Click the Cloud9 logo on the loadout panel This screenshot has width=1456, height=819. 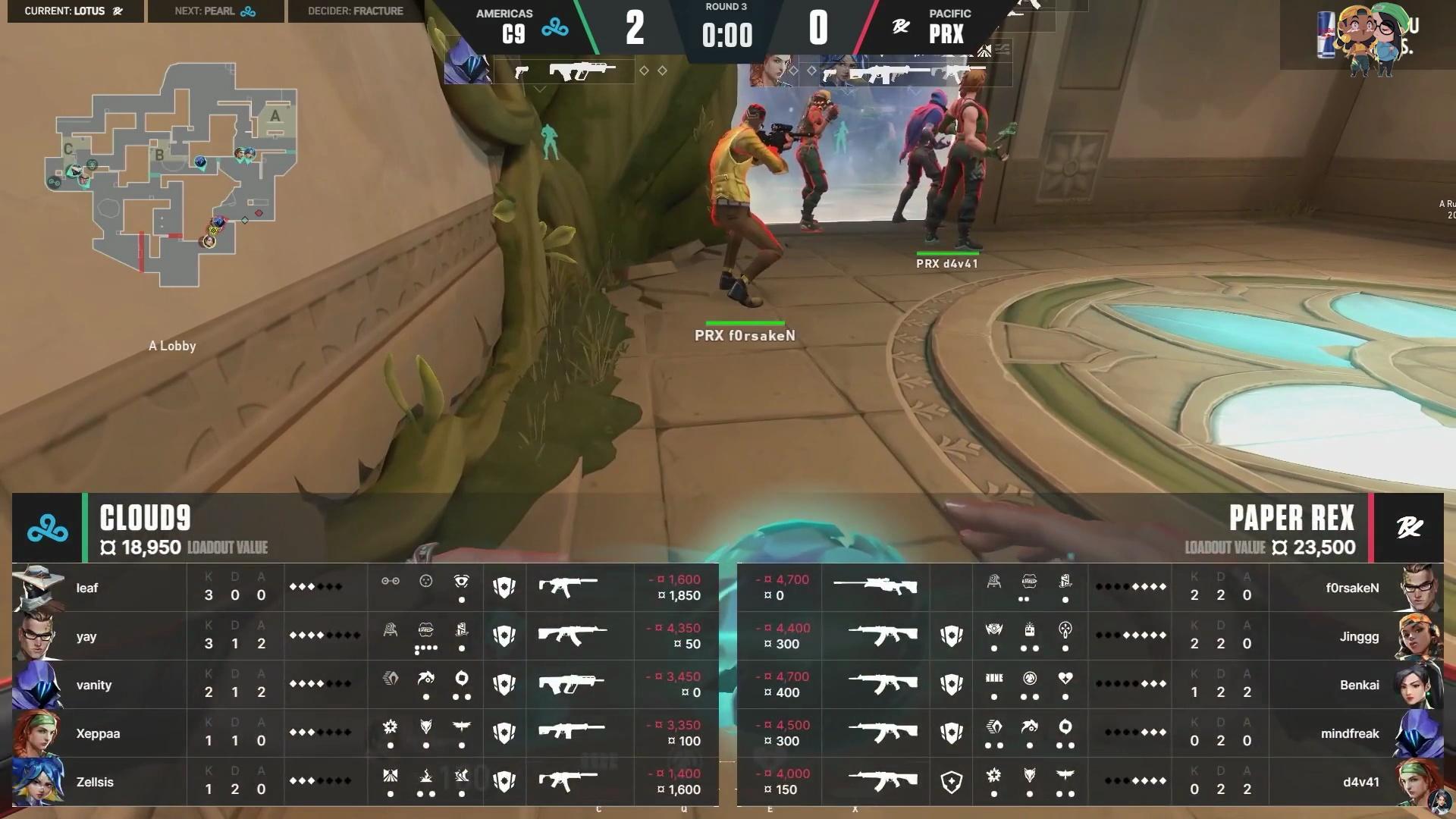[47, 528]
